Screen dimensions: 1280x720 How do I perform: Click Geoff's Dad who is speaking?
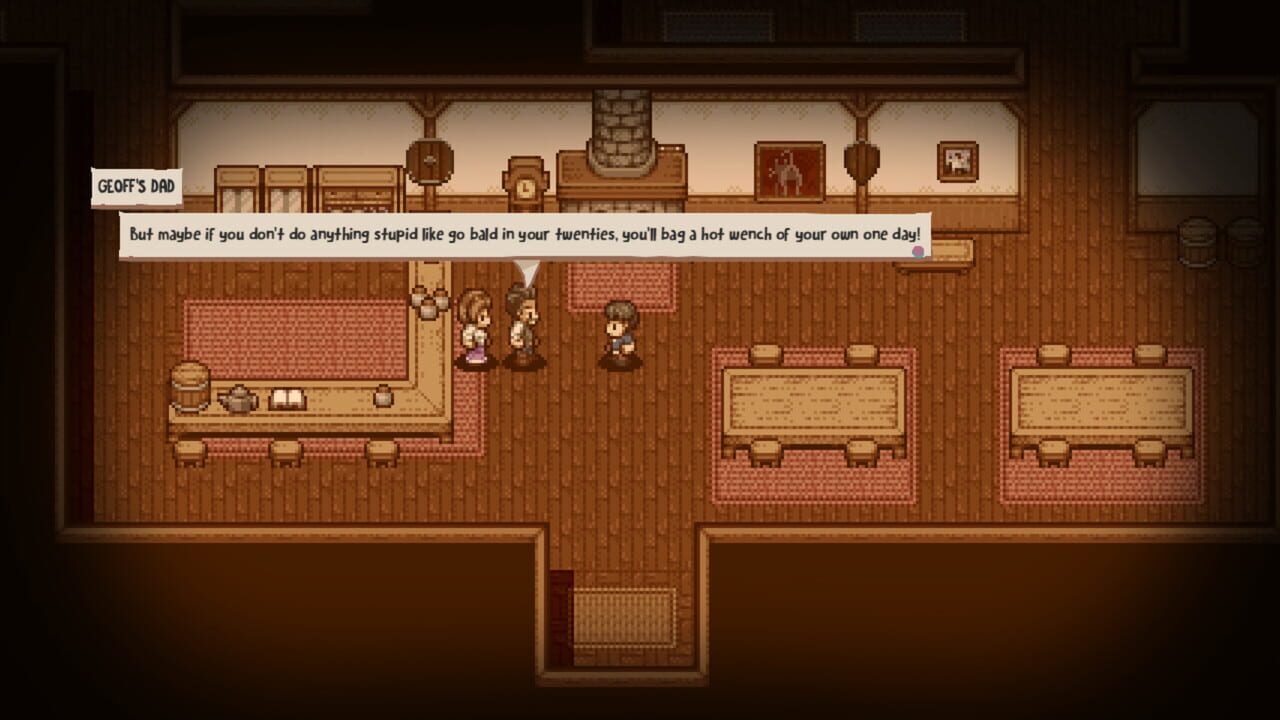522,320
